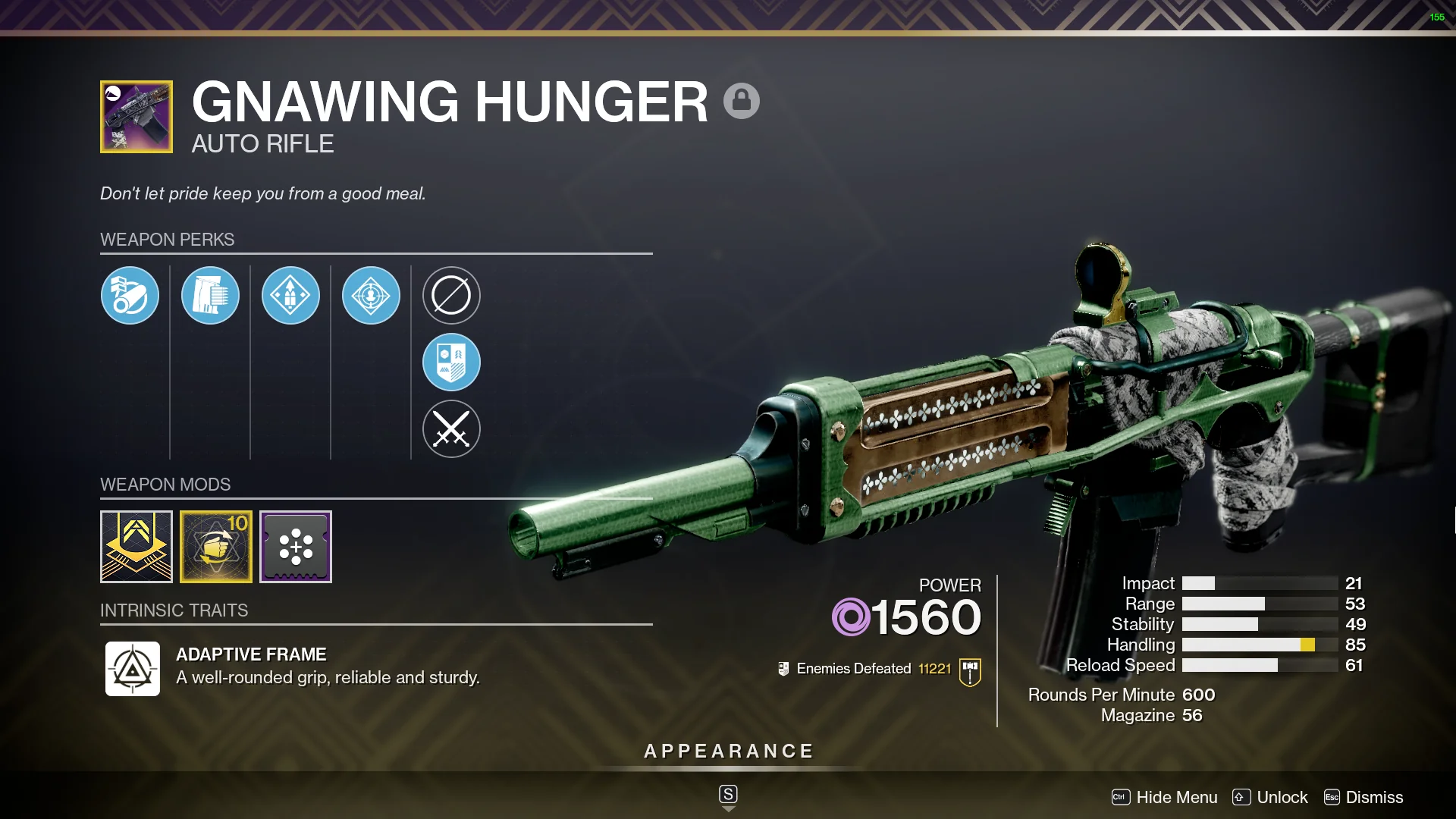
Task: Click Unlock at the bottom right
Action: [1282, 797]
